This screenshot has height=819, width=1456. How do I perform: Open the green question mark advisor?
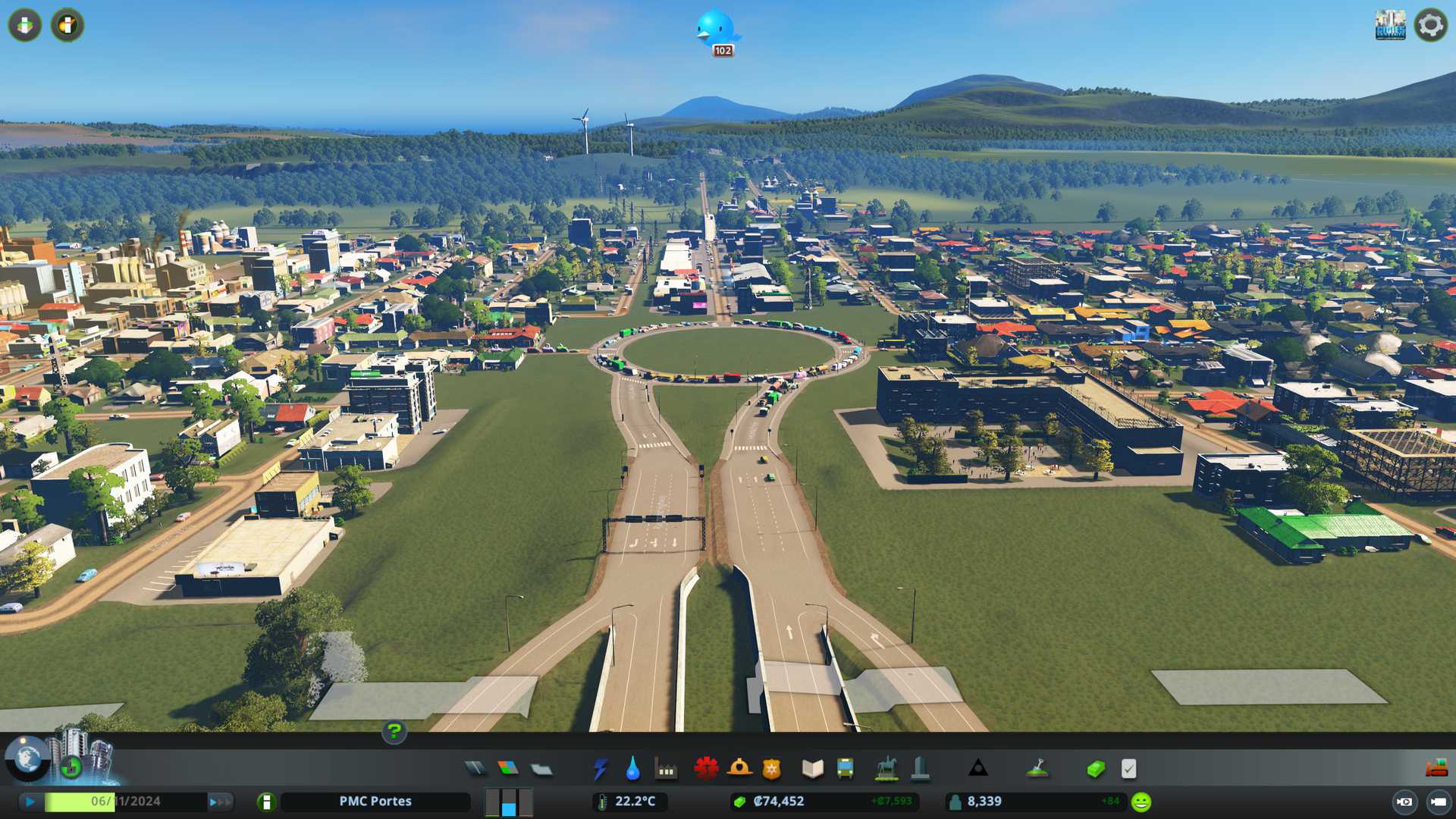click(x=394, y=732)
